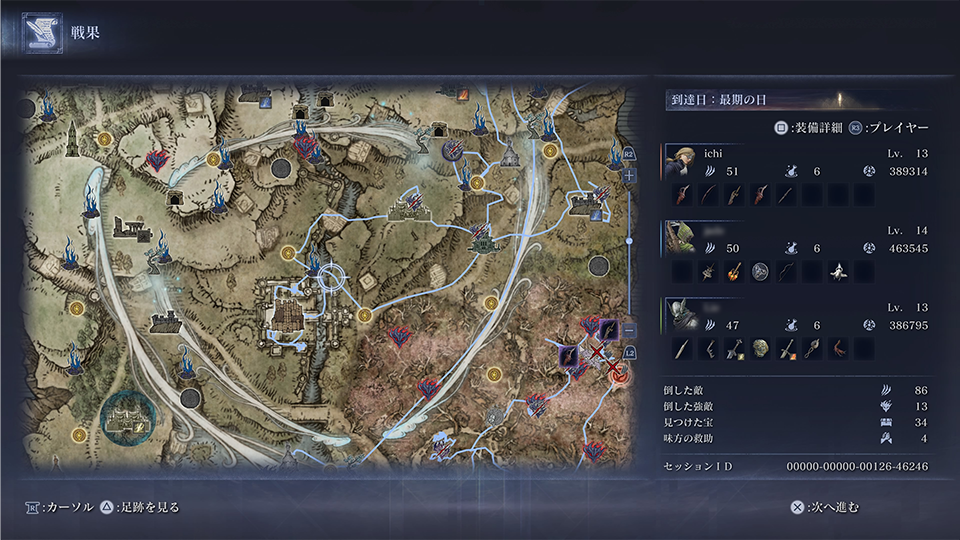The image size is (960, 540).
Task: Zoom in the map with the plus button
Action: (x=629, y=175)
